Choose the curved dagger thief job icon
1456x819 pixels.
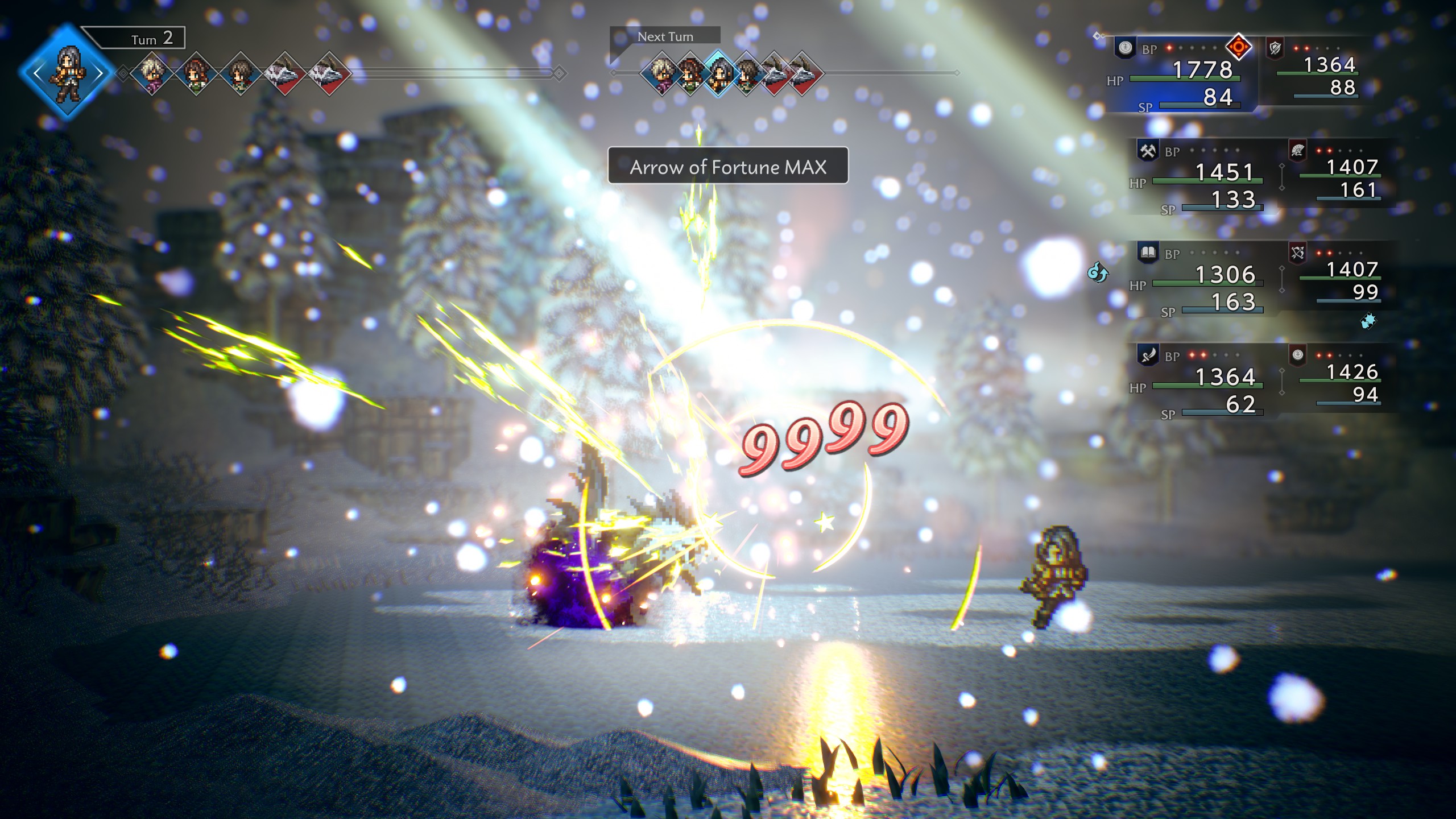pos(1148,355)
